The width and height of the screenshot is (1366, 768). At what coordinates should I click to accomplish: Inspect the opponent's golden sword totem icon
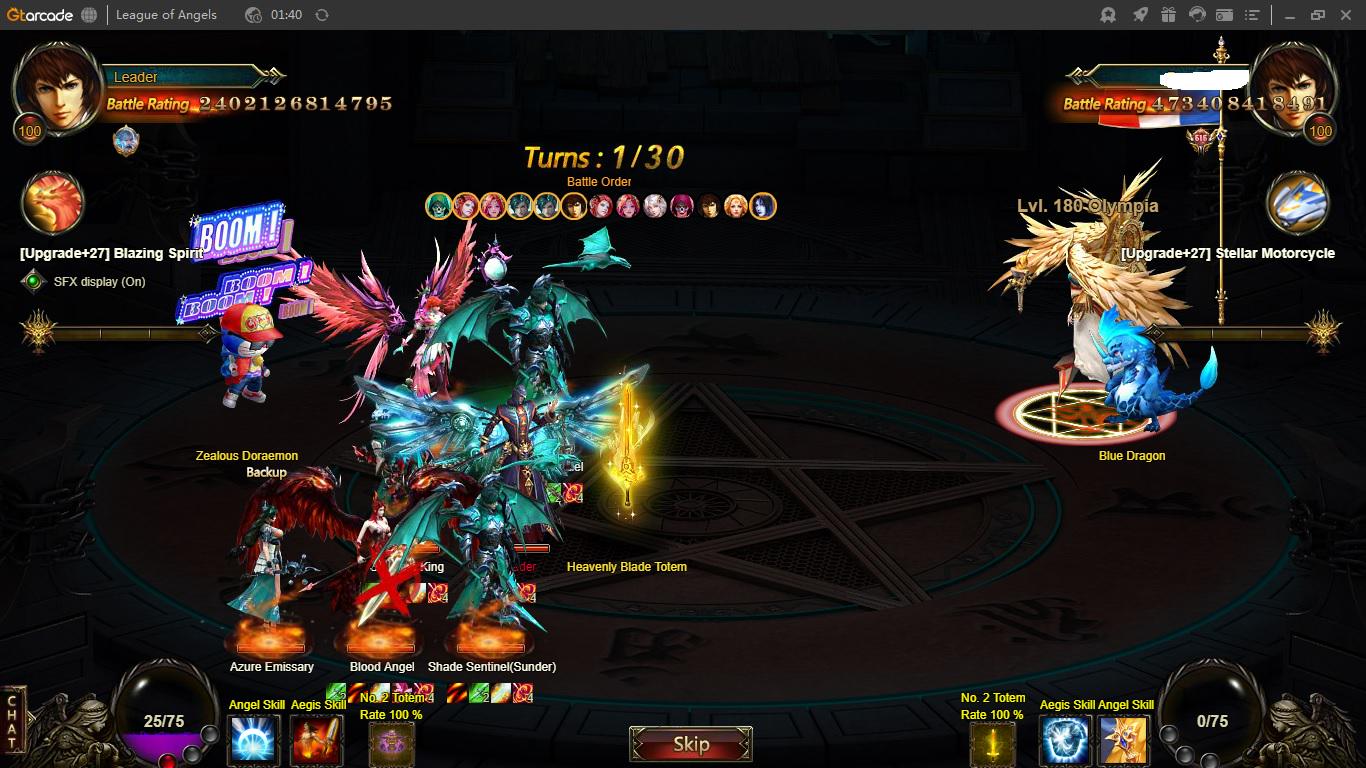992,744
